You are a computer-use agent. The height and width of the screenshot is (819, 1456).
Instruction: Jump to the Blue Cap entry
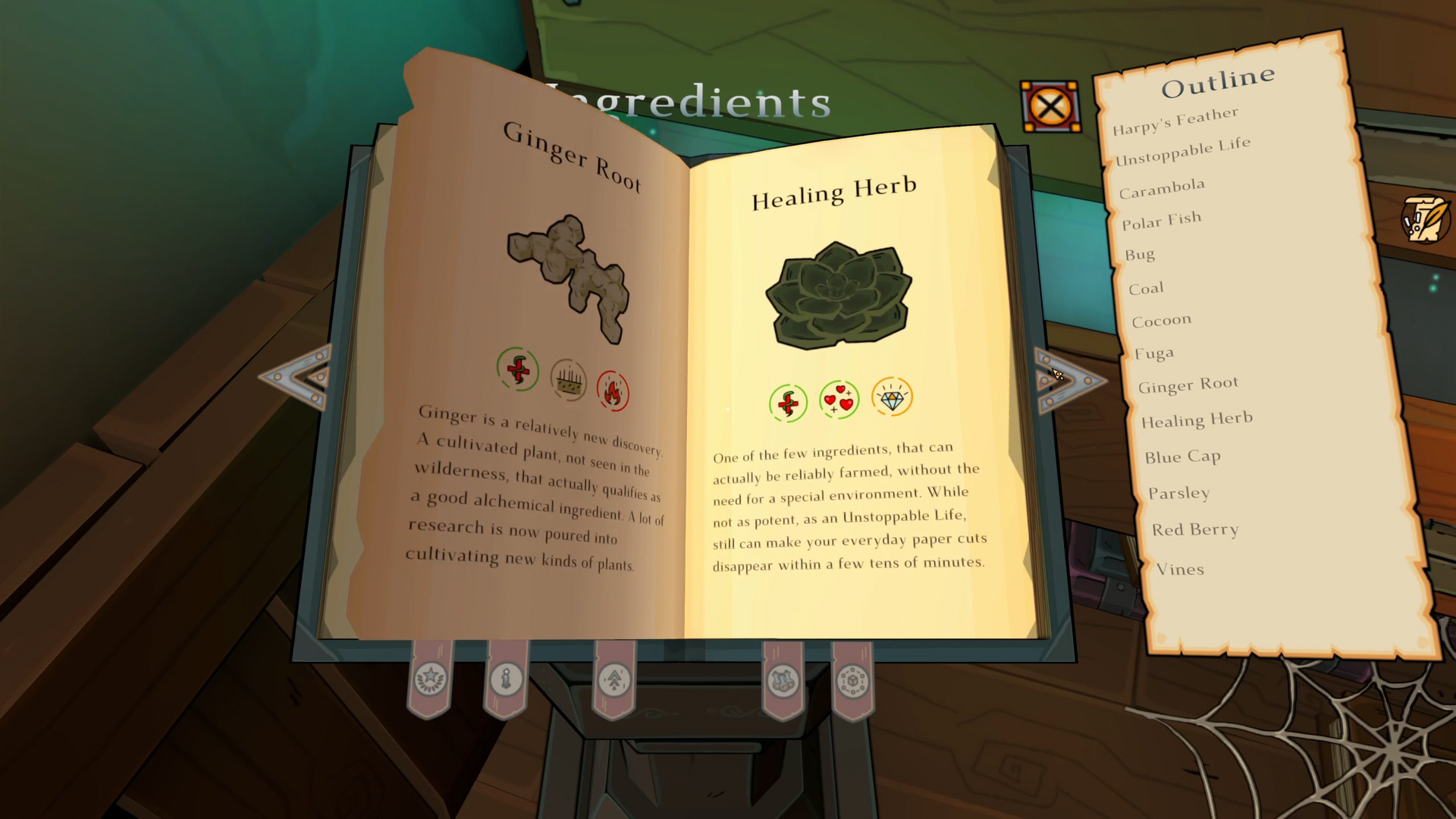[x=1182, y=457]
